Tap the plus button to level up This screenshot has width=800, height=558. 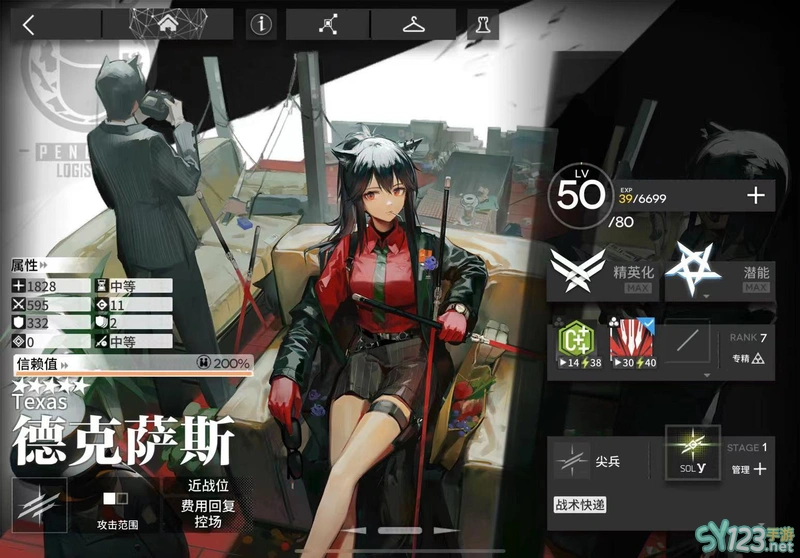tap(755, 196)
